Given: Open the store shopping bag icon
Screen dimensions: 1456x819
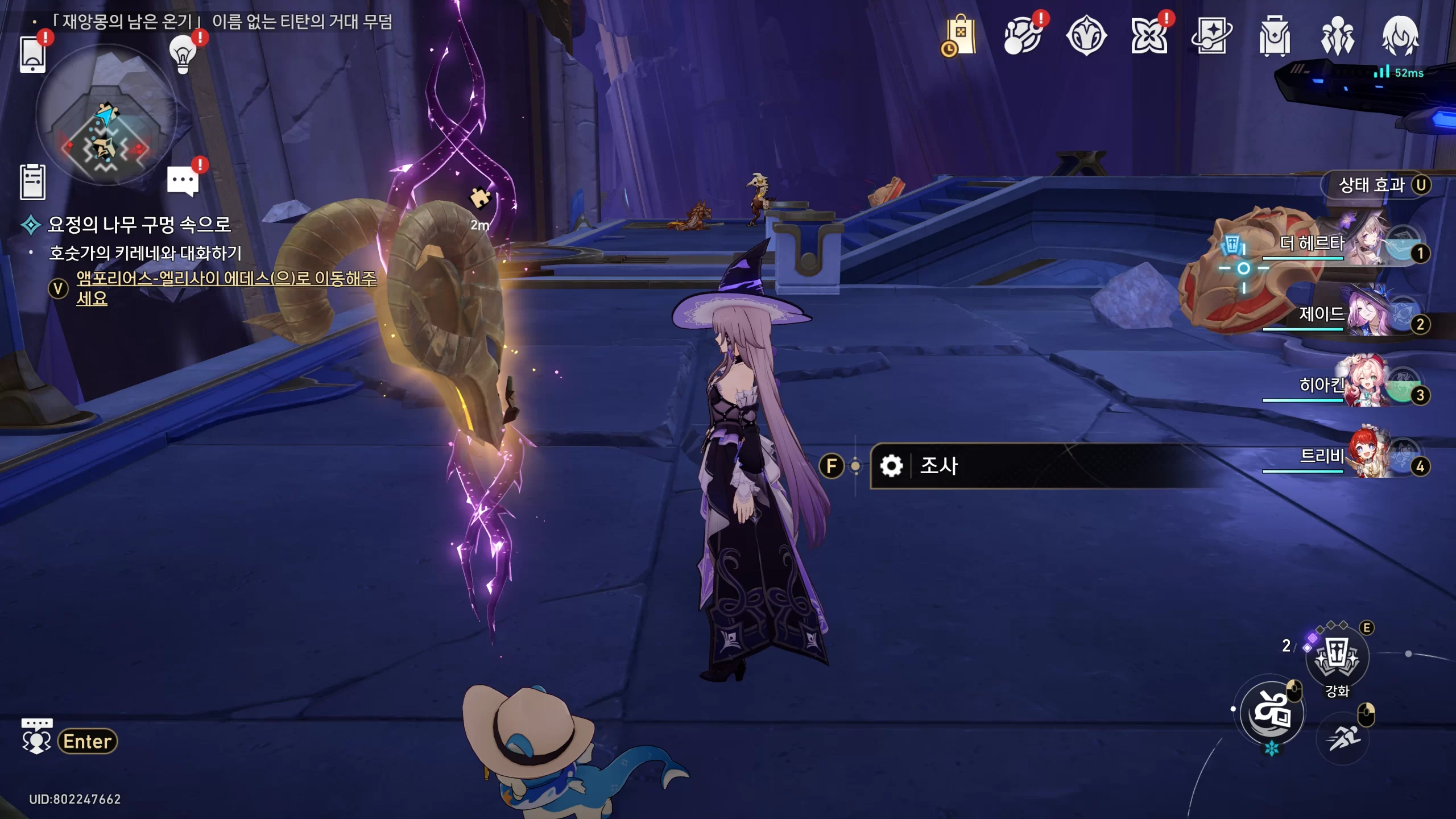Looking at the screenshot, I should pos(959,36).
